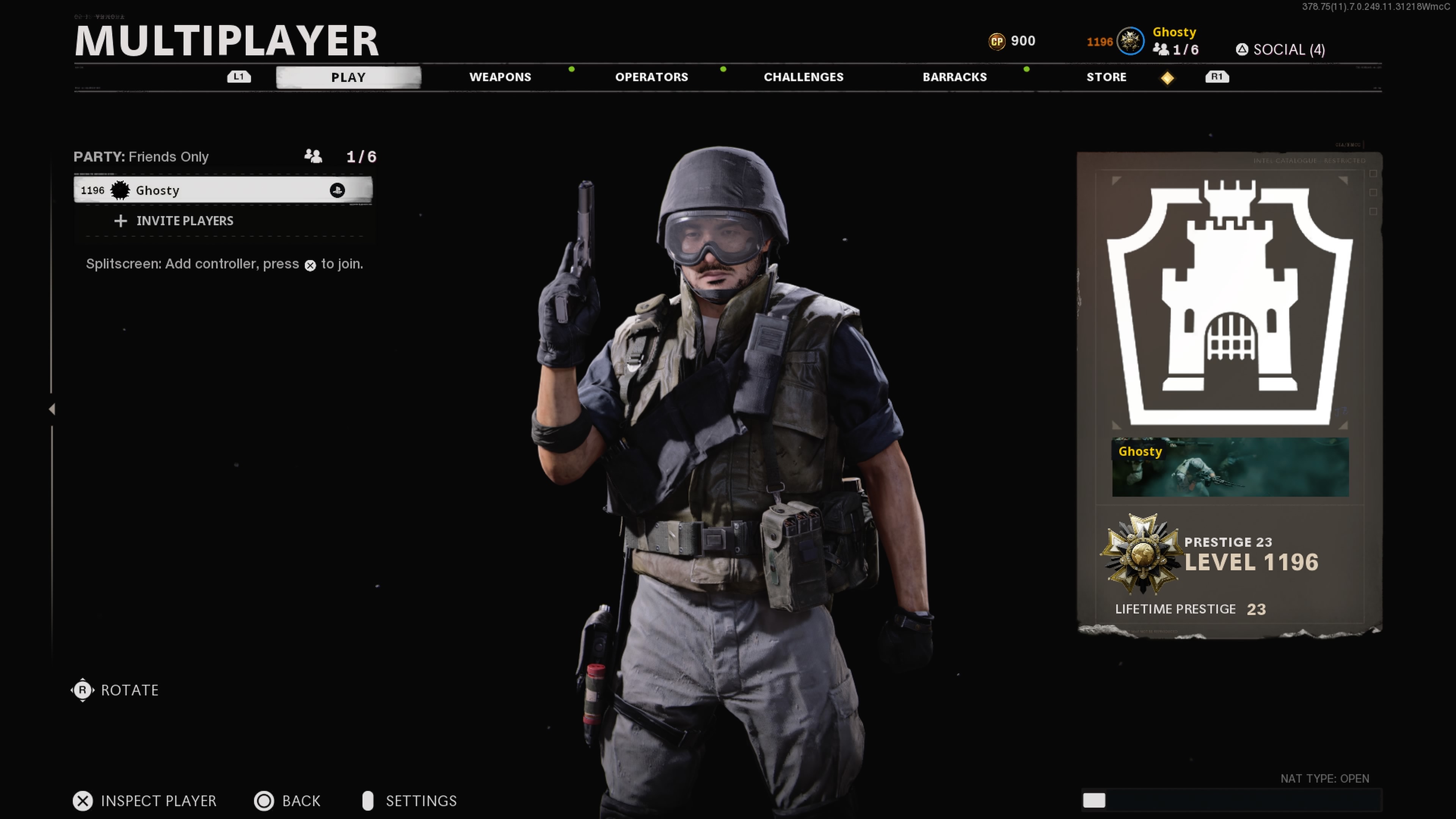Image resolution: width=1456 pixels, height=819 pixels.
Task: Open Settings from the bottom bar
Action: [409, 801]
